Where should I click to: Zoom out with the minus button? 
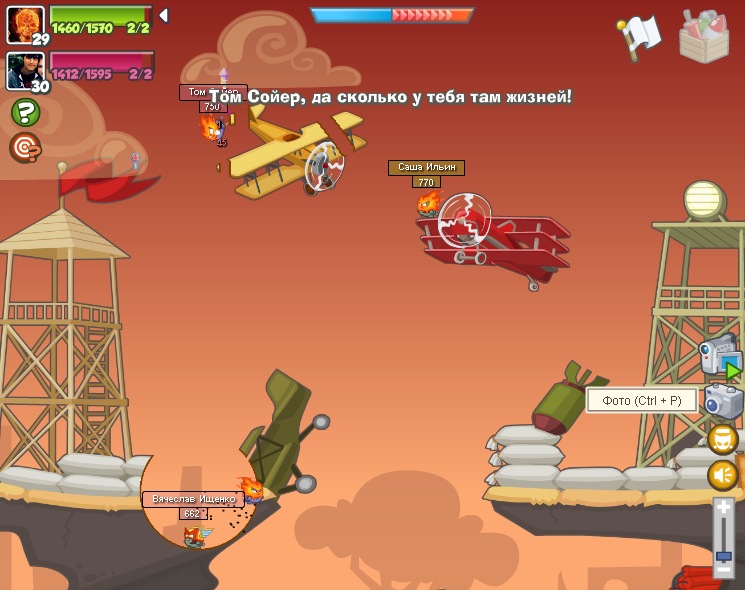(724, 568)
